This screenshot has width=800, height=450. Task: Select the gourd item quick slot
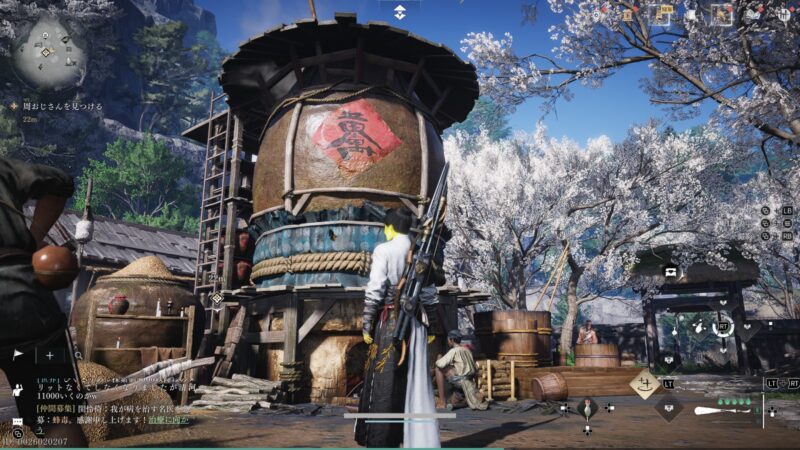[x=586, y=408]
